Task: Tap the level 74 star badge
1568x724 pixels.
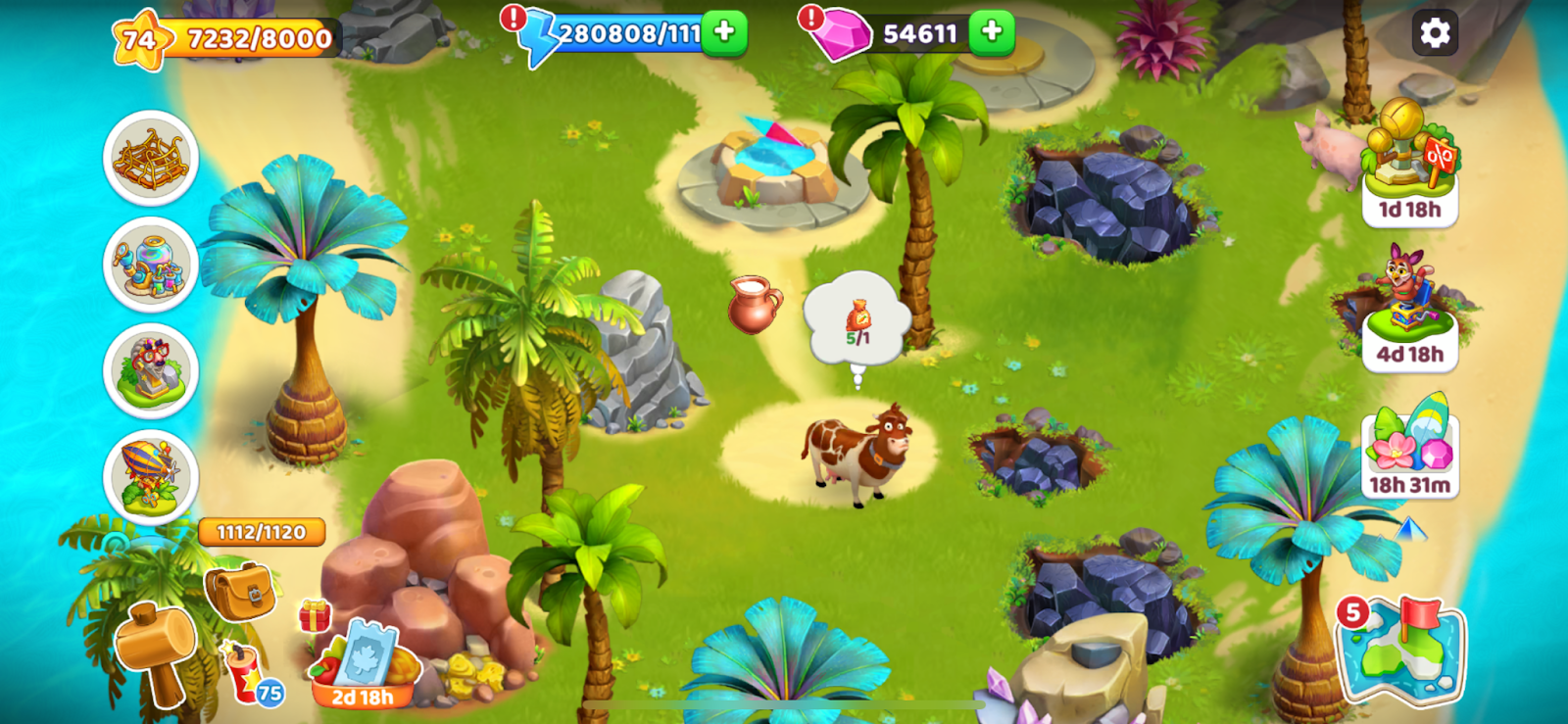Action: pos(139,39)
